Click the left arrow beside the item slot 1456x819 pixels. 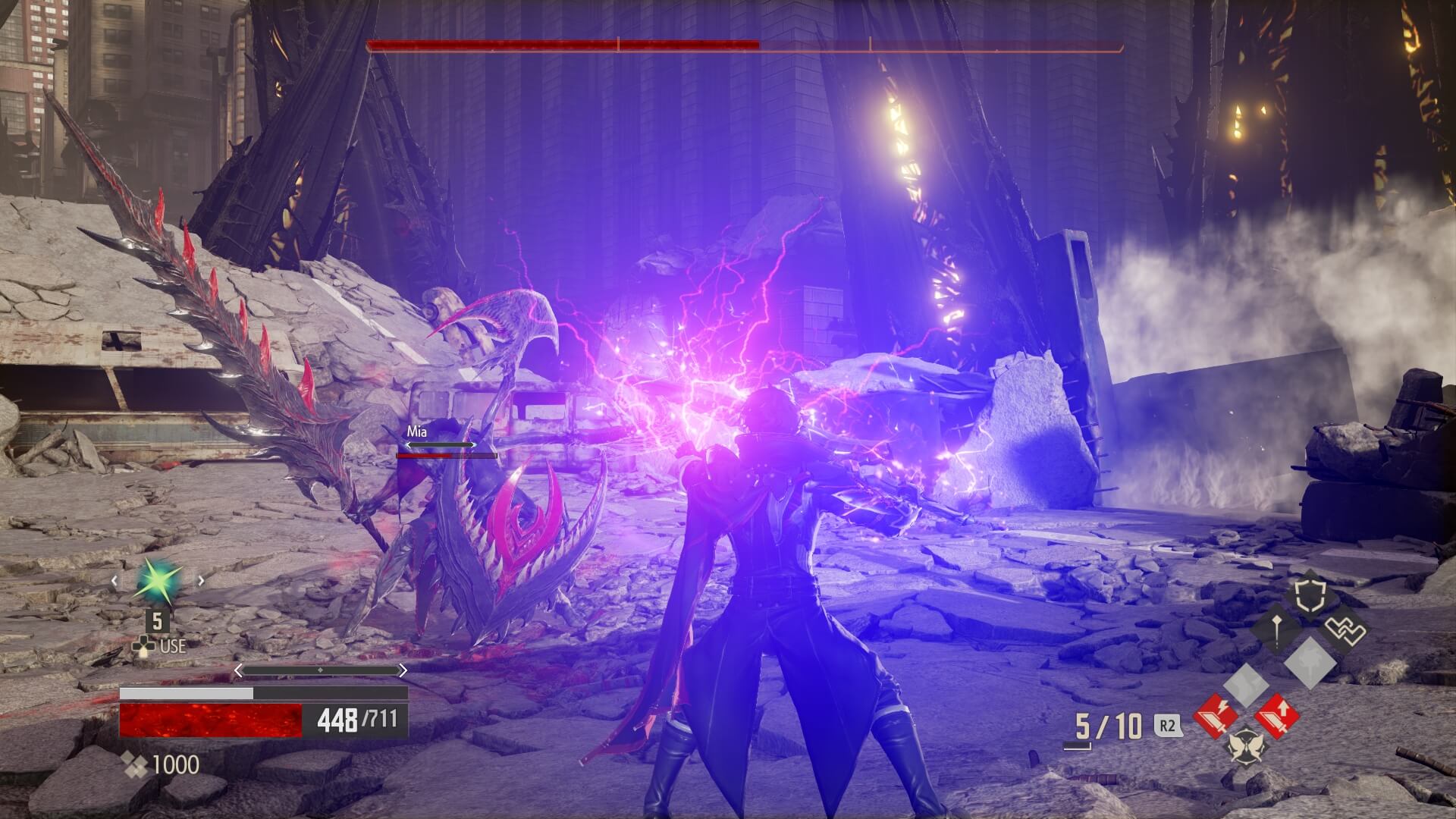(115, 580)
